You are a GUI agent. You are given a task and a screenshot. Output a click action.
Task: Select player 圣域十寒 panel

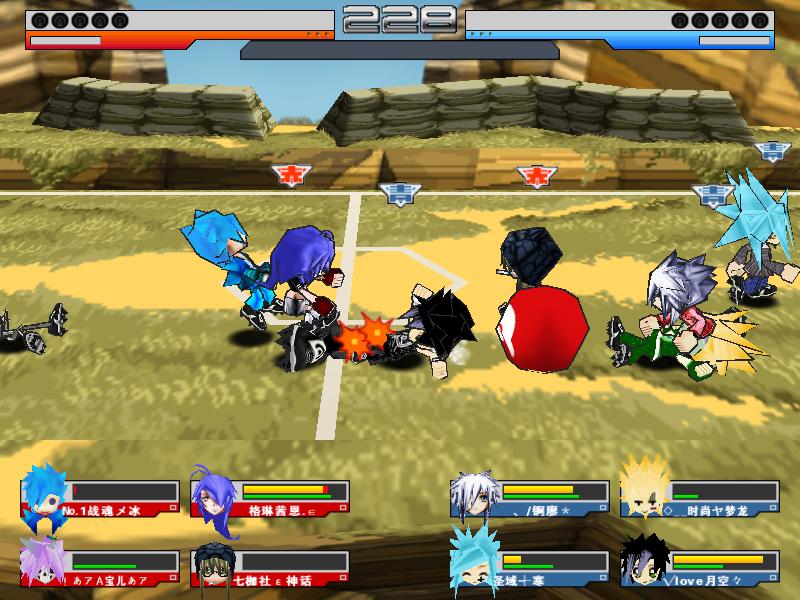click(x=530, y=566)
